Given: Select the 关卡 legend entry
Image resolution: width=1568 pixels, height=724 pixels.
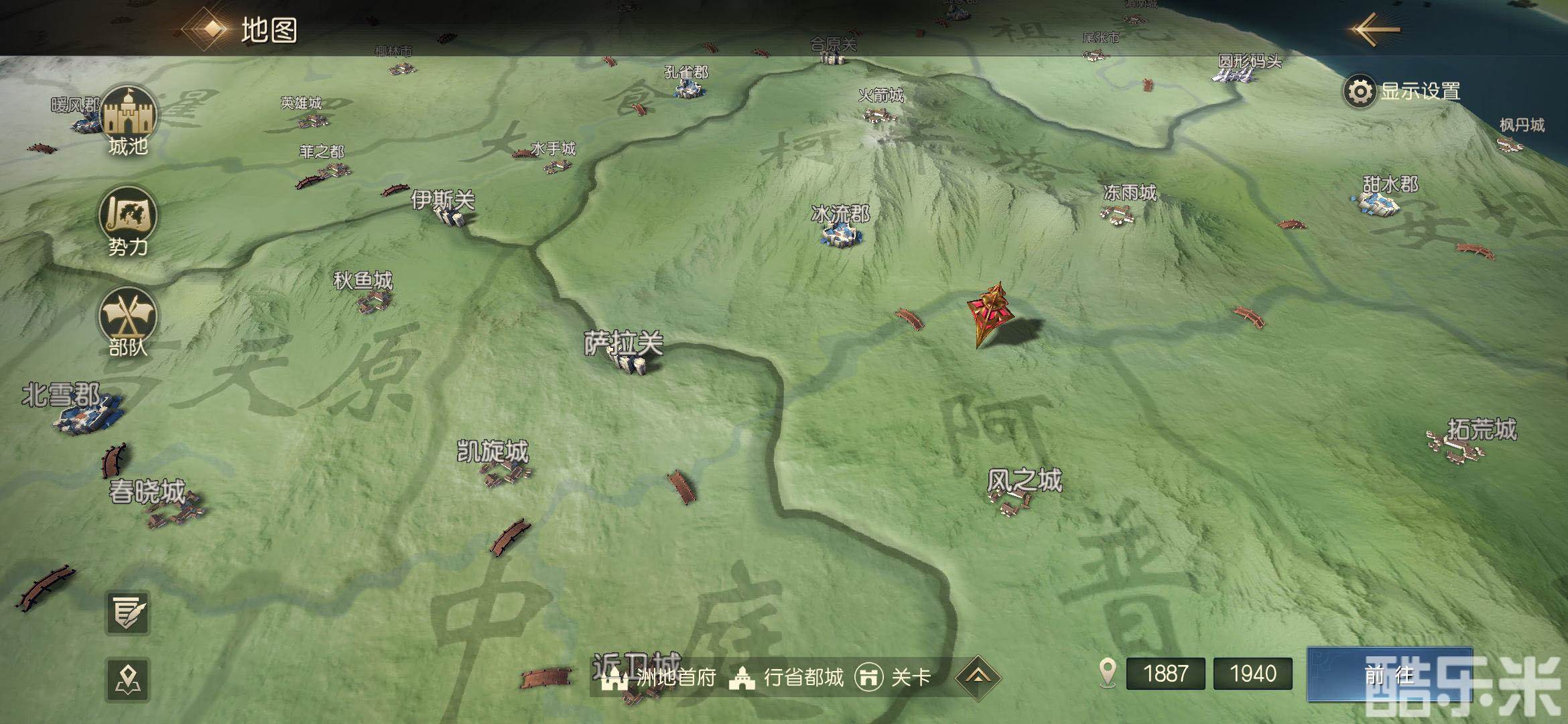Looking at the screenshot, I should [x=893, y=678].
